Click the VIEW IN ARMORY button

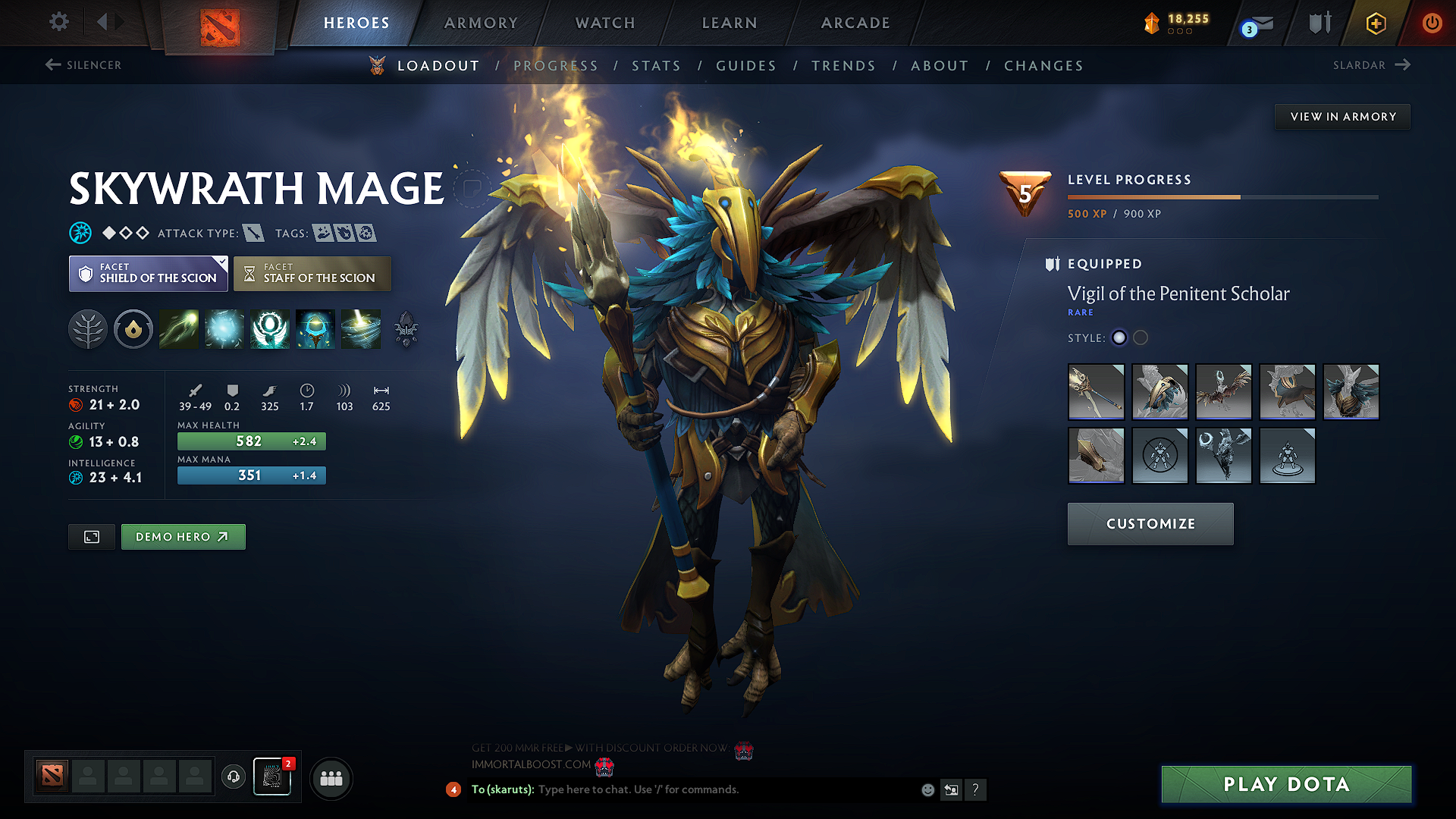pos(1341,116)
